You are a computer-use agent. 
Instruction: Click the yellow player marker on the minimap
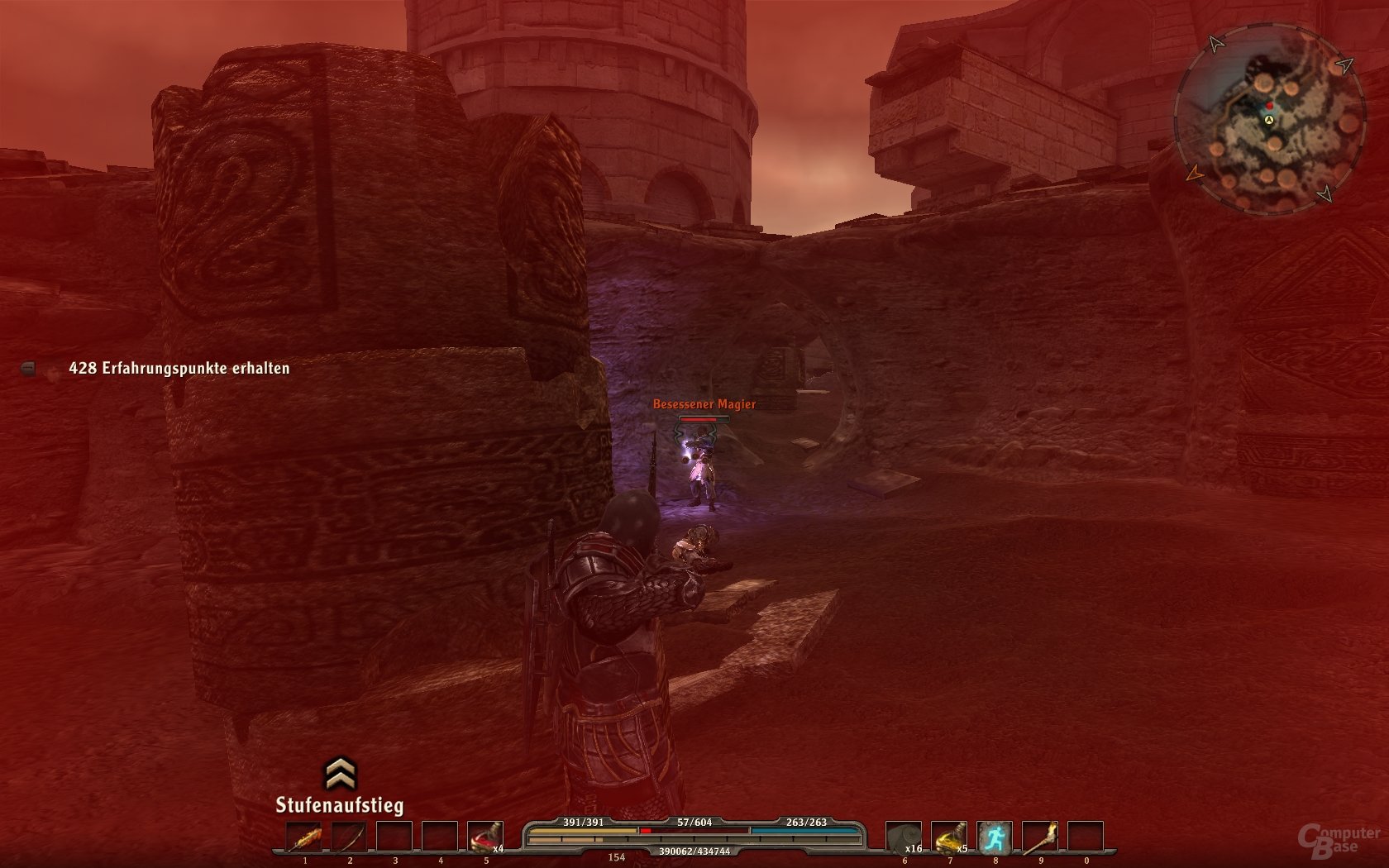coord(1268,120)
